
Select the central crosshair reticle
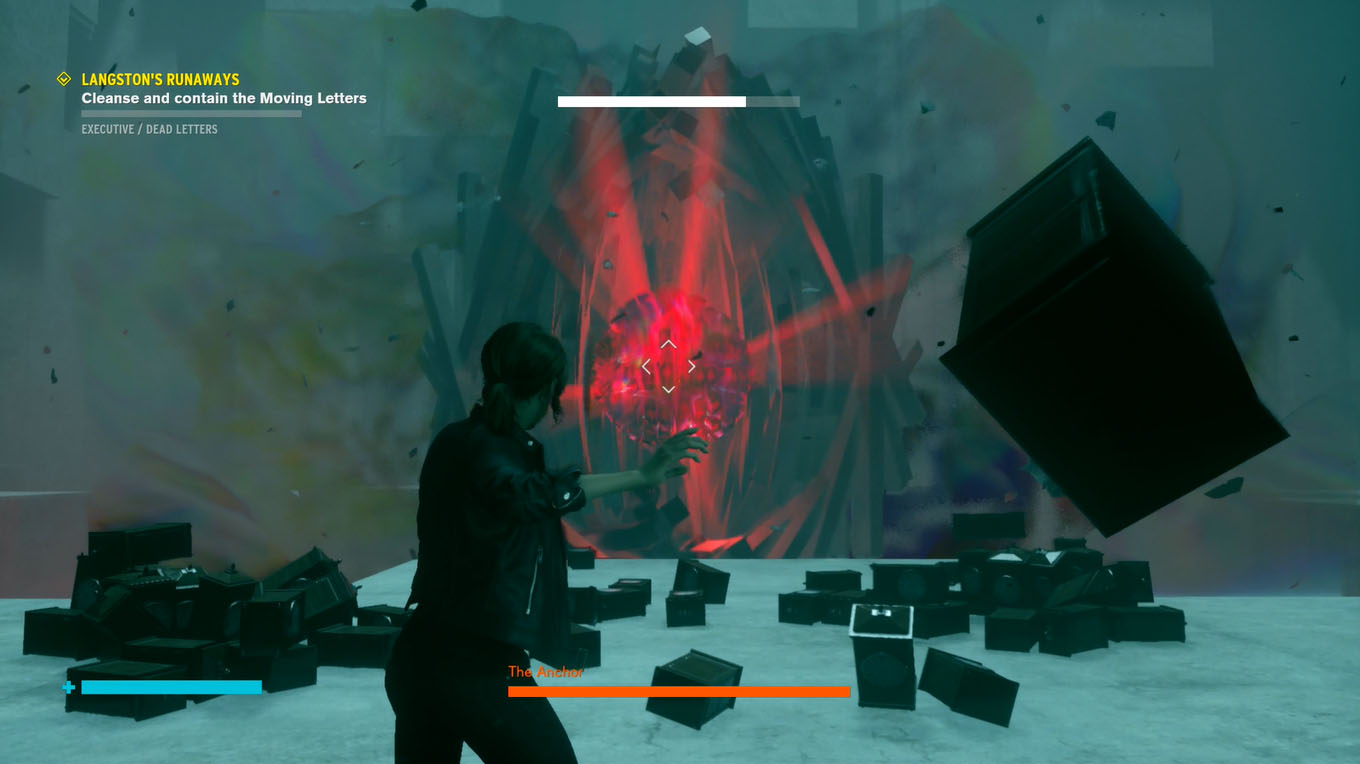[x=667, y=366]
